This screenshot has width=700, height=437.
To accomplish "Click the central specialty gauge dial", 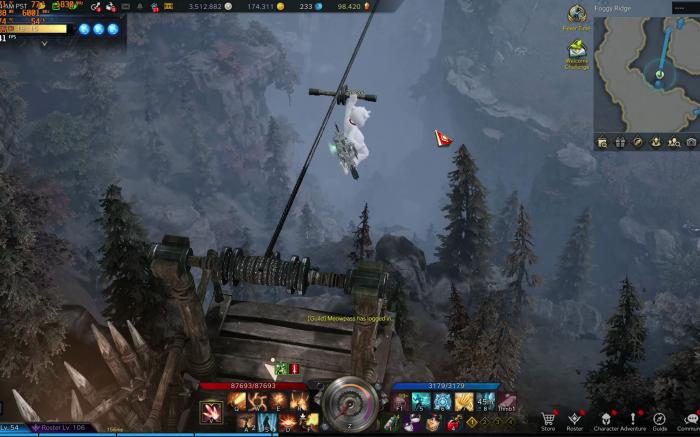I will click(349, 403).
